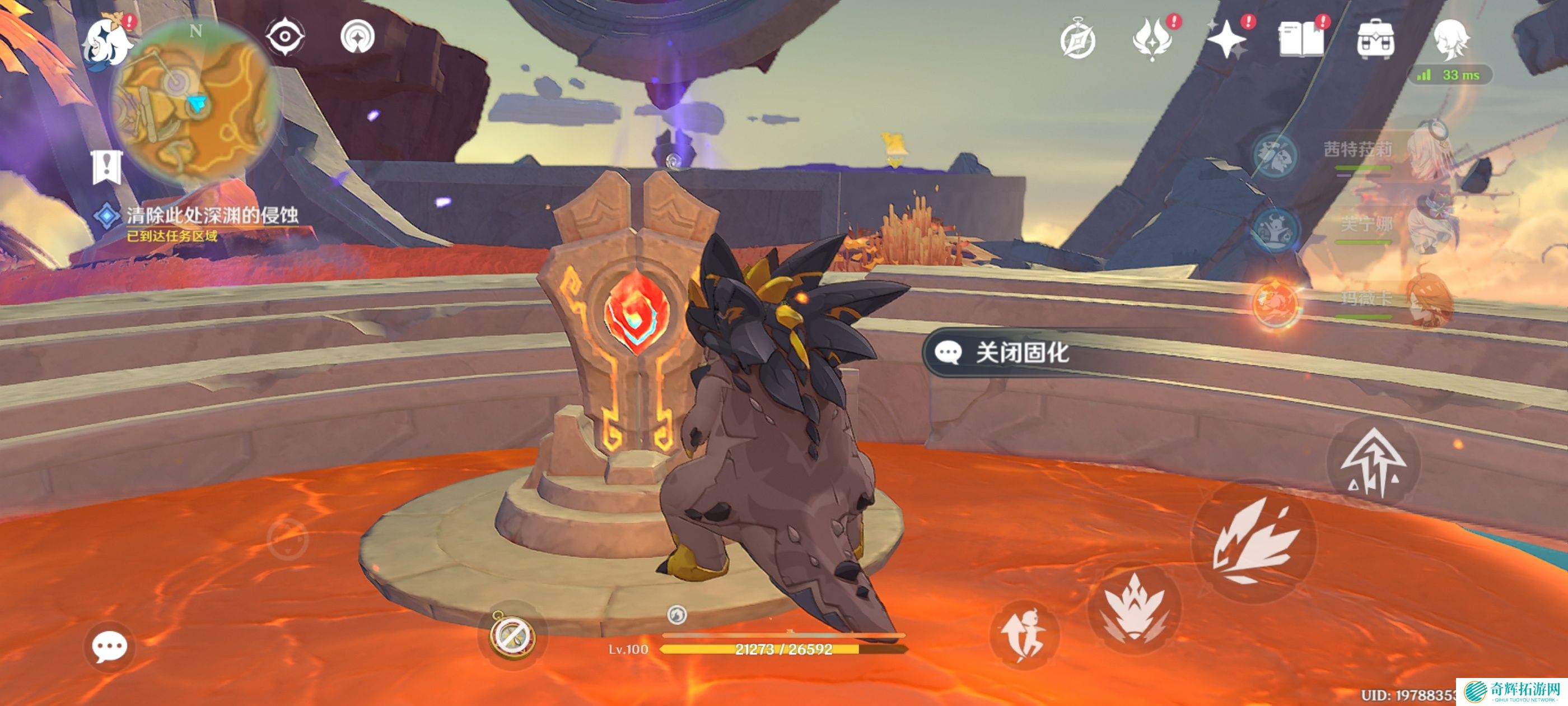Open the events winged flame icon
The image size is (1568, 706).
click(1152, 40)
